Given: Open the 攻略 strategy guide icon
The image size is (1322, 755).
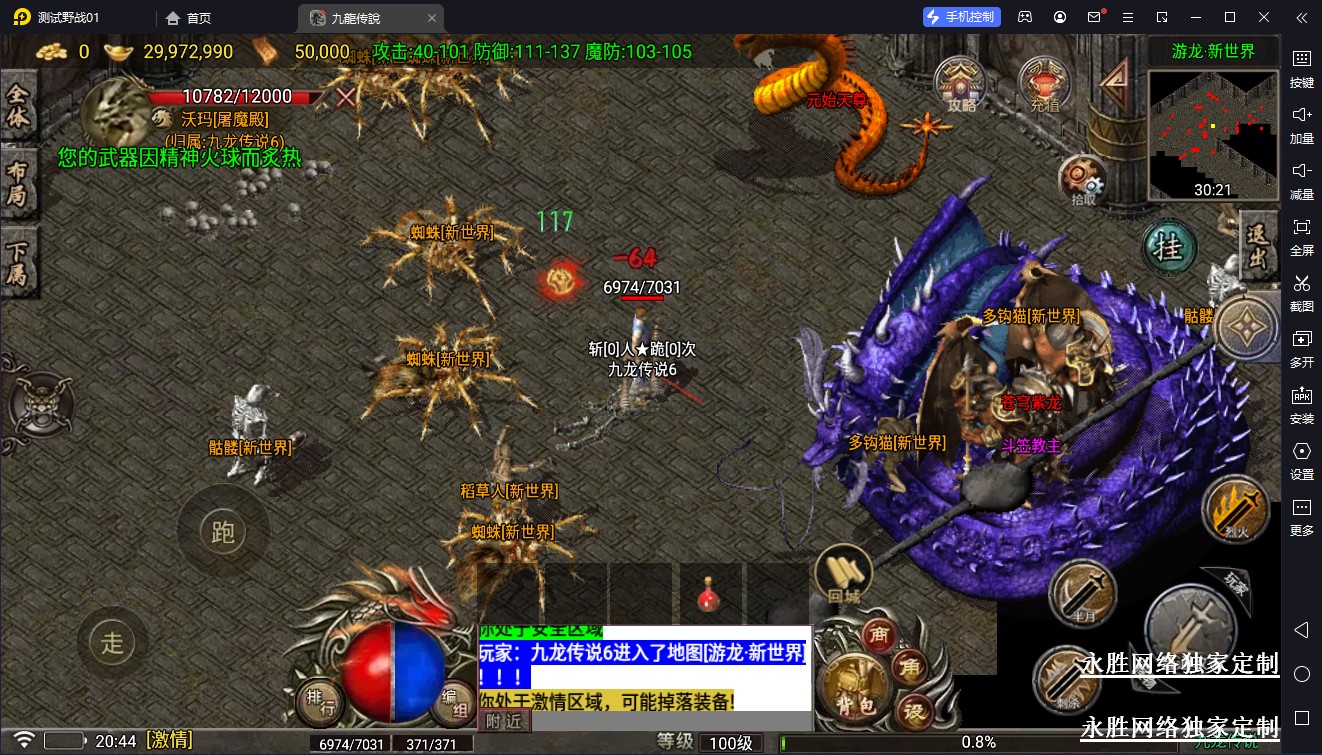Looking at the screenshot, I should [961, 83].
